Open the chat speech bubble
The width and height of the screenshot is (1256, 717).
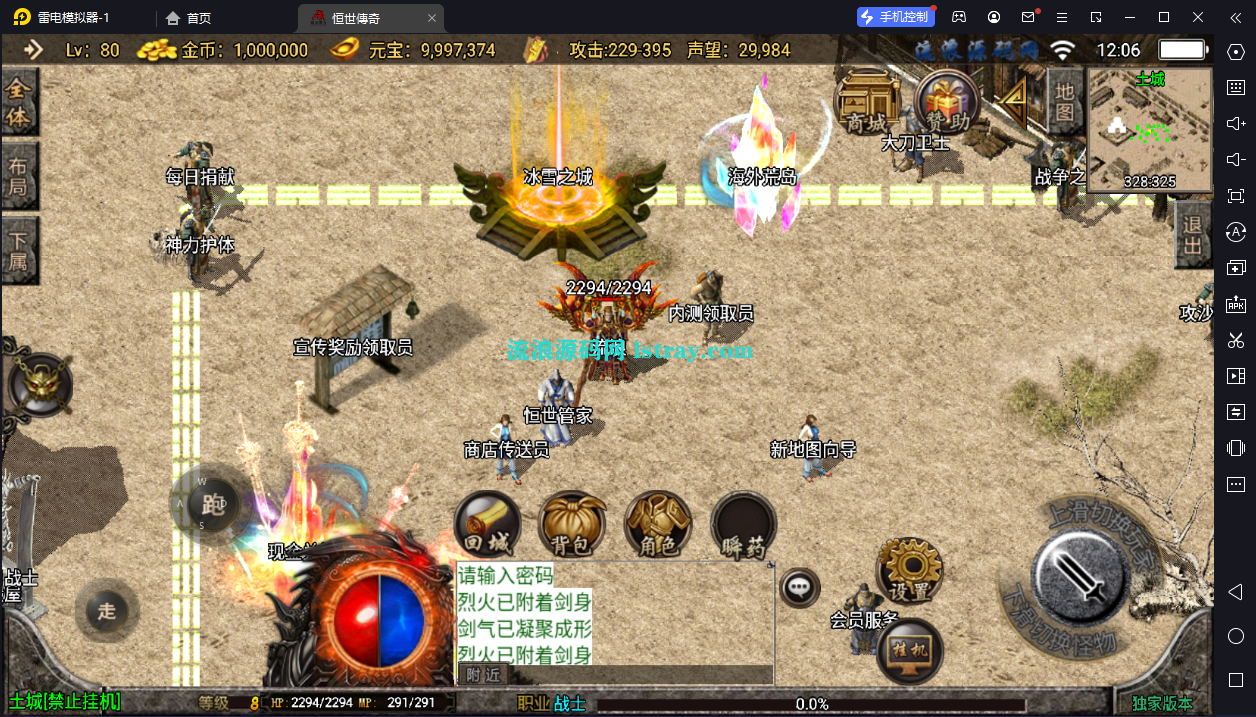click(x=799, y=588)
